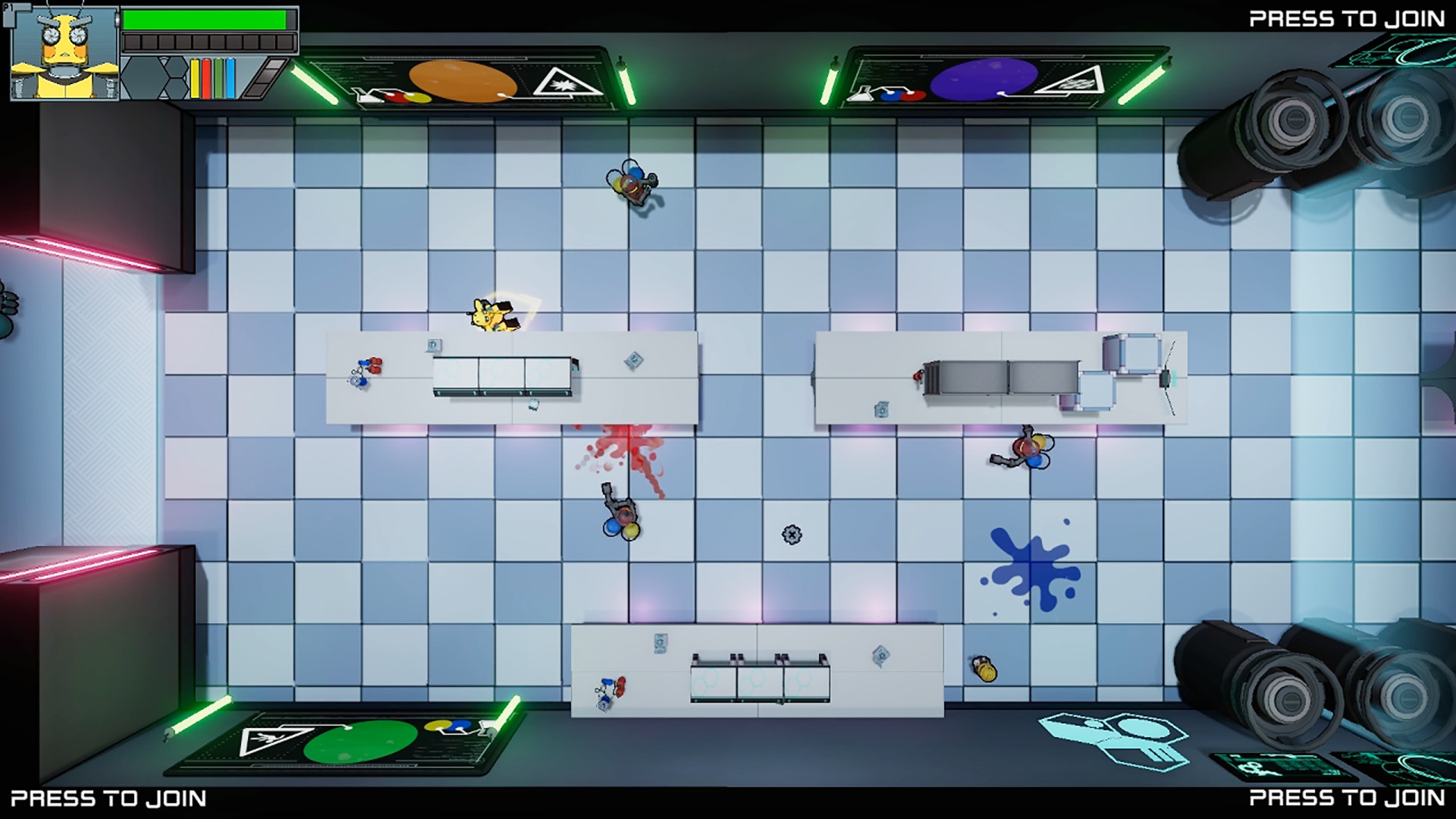
Task: Select the yellow vial in the inventory rack
Action: 195,80
